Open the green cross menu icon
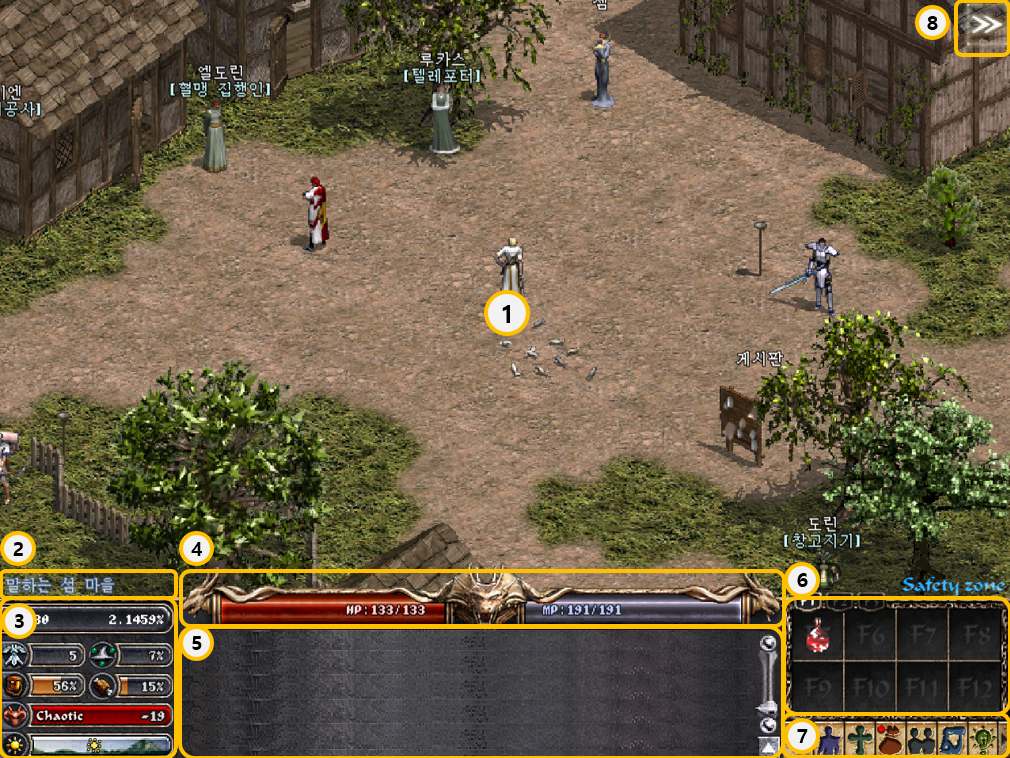 tap(860, 740)
